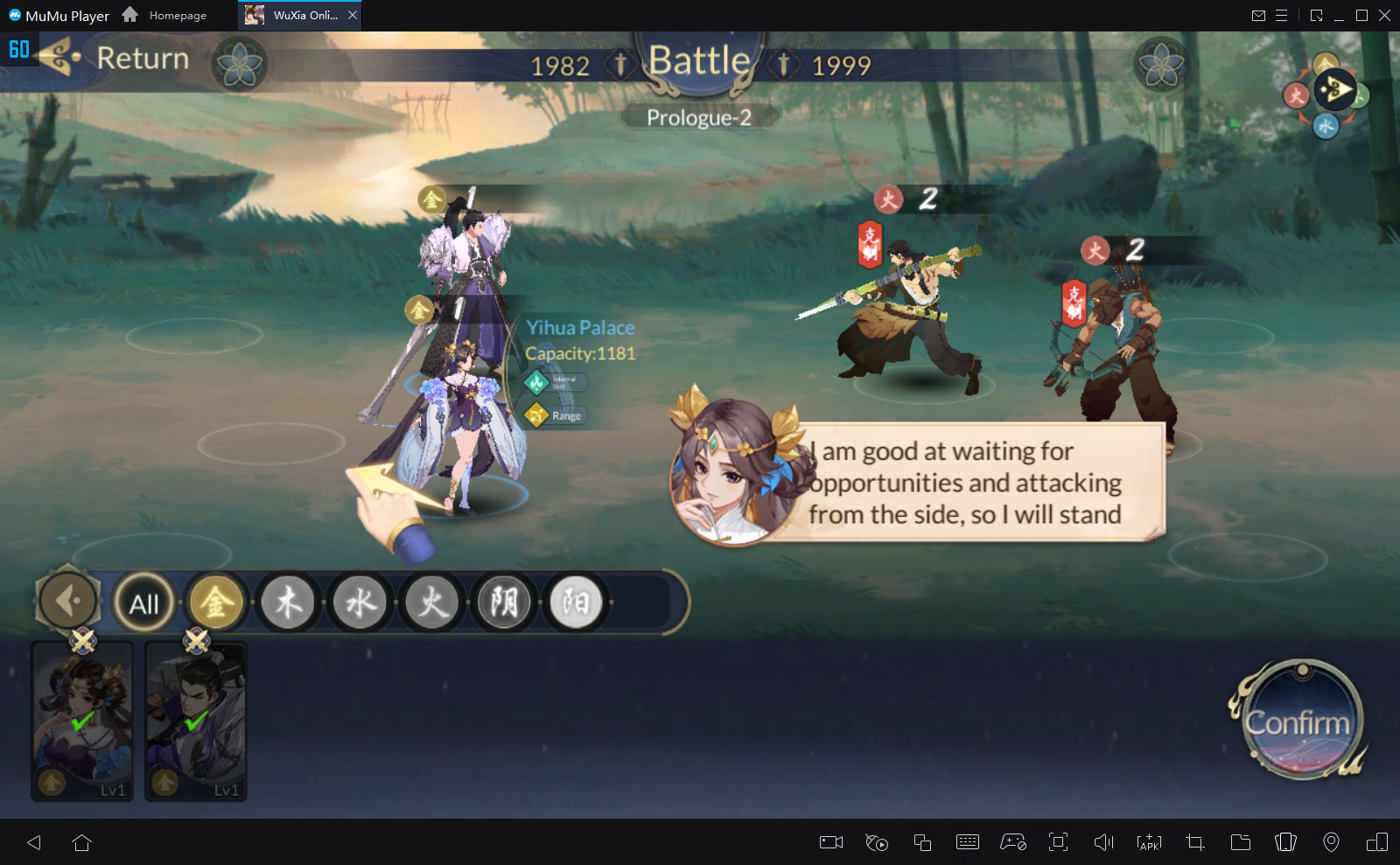This screenshot has width=1400, height=865.
Task: Remove the female hero using her X badge
Action: pos(83,643)
